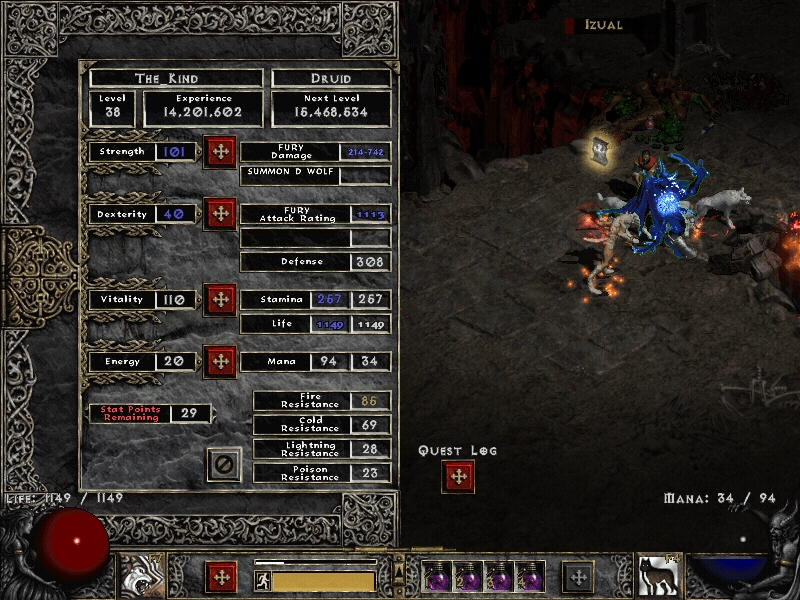Increase Dexterity with the plus button

[x=220, y=214]
